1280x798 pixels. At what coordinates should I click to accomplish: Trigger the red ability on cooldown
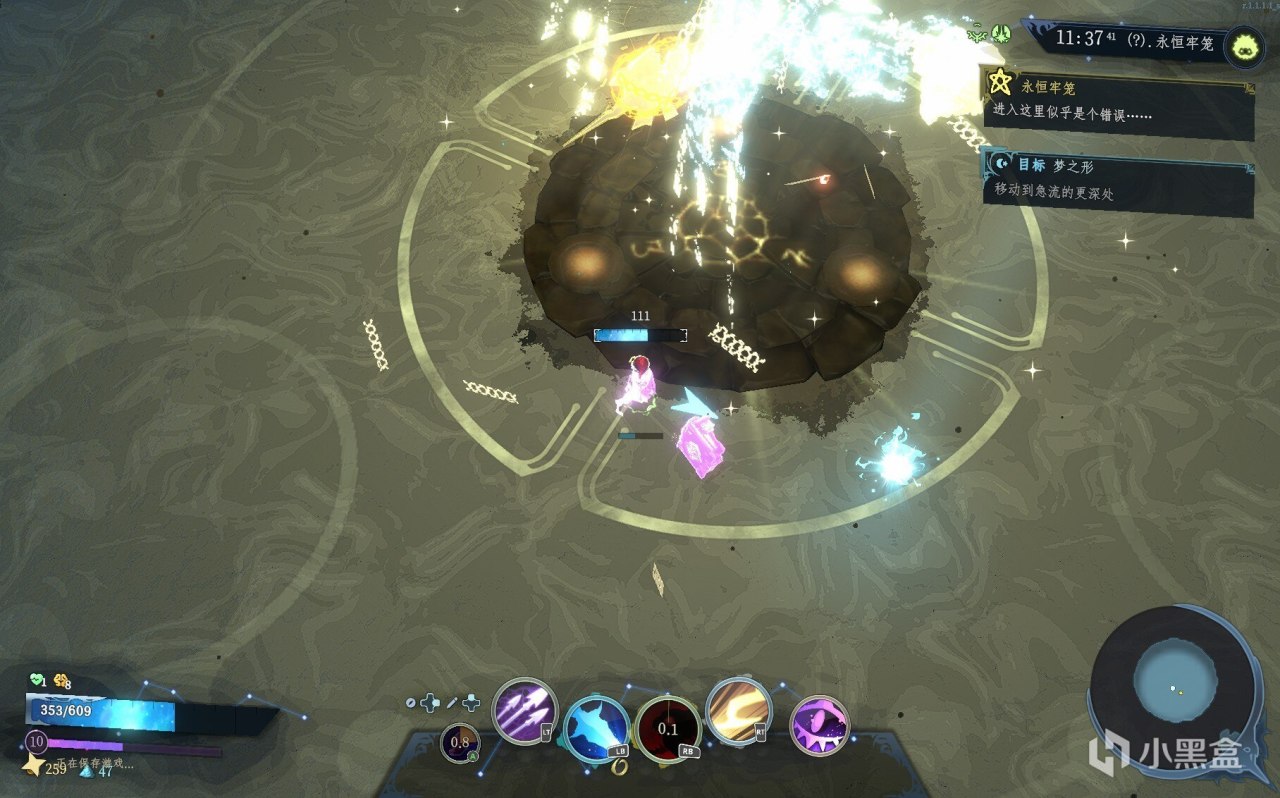pyautogui.click(x=668, y=729)
